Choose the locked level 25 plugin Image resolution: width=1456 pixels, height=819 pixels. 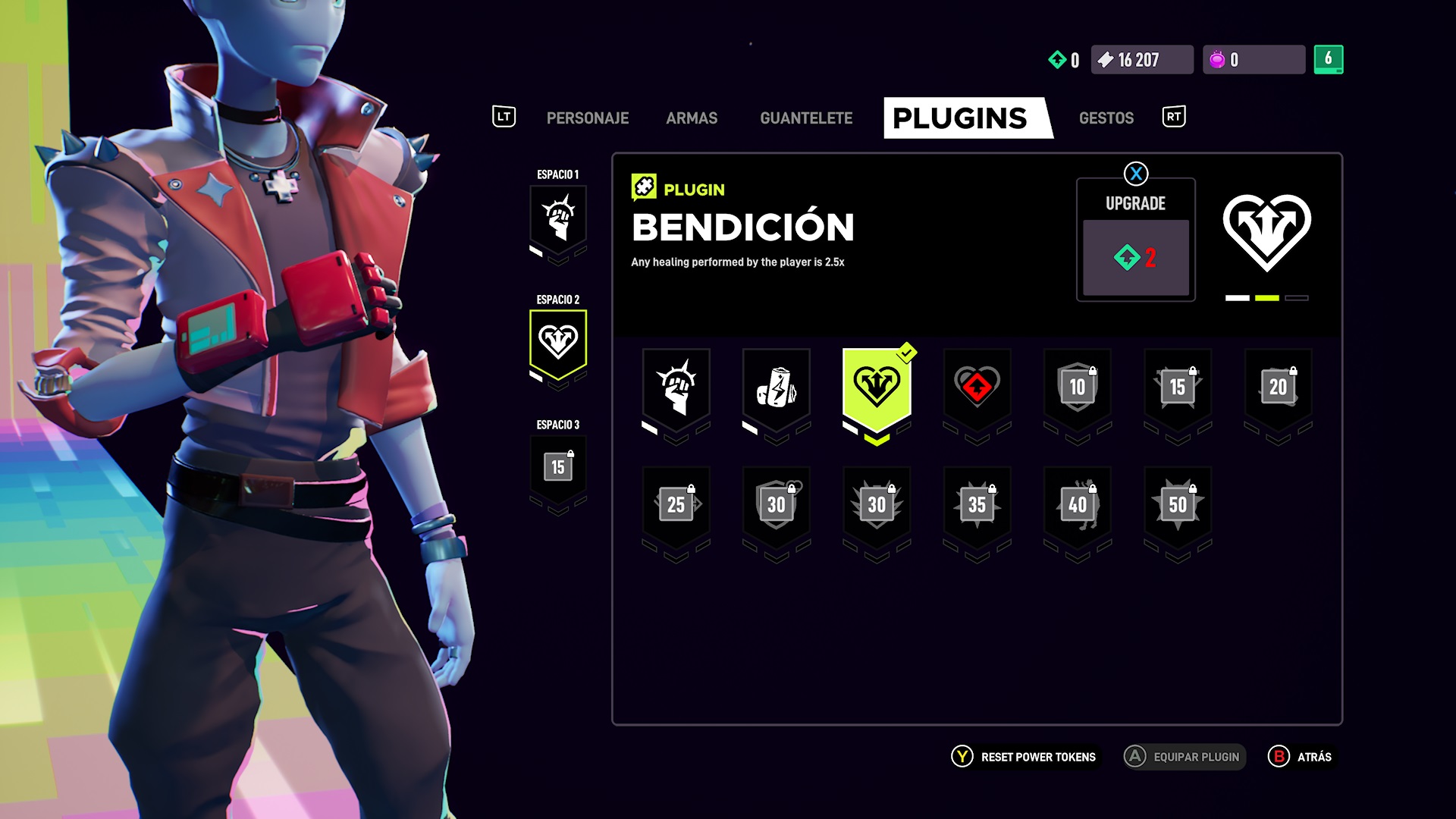tap(676, 505)
